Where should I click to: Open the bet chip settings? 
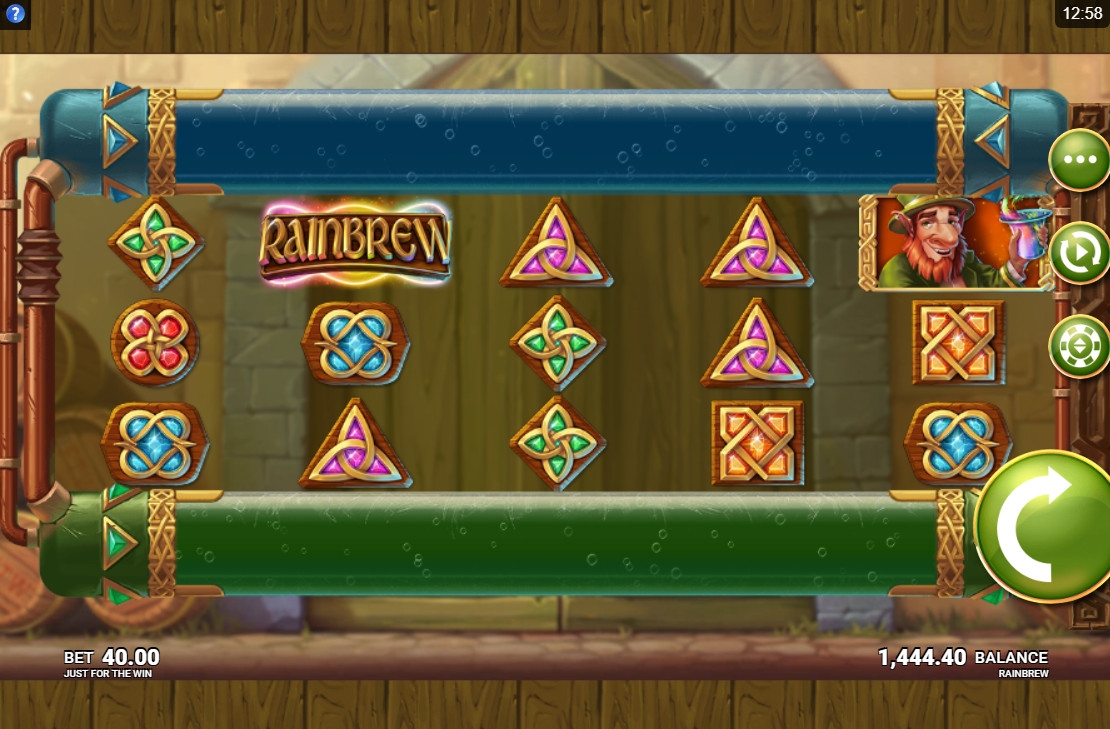coord(1079,346)
